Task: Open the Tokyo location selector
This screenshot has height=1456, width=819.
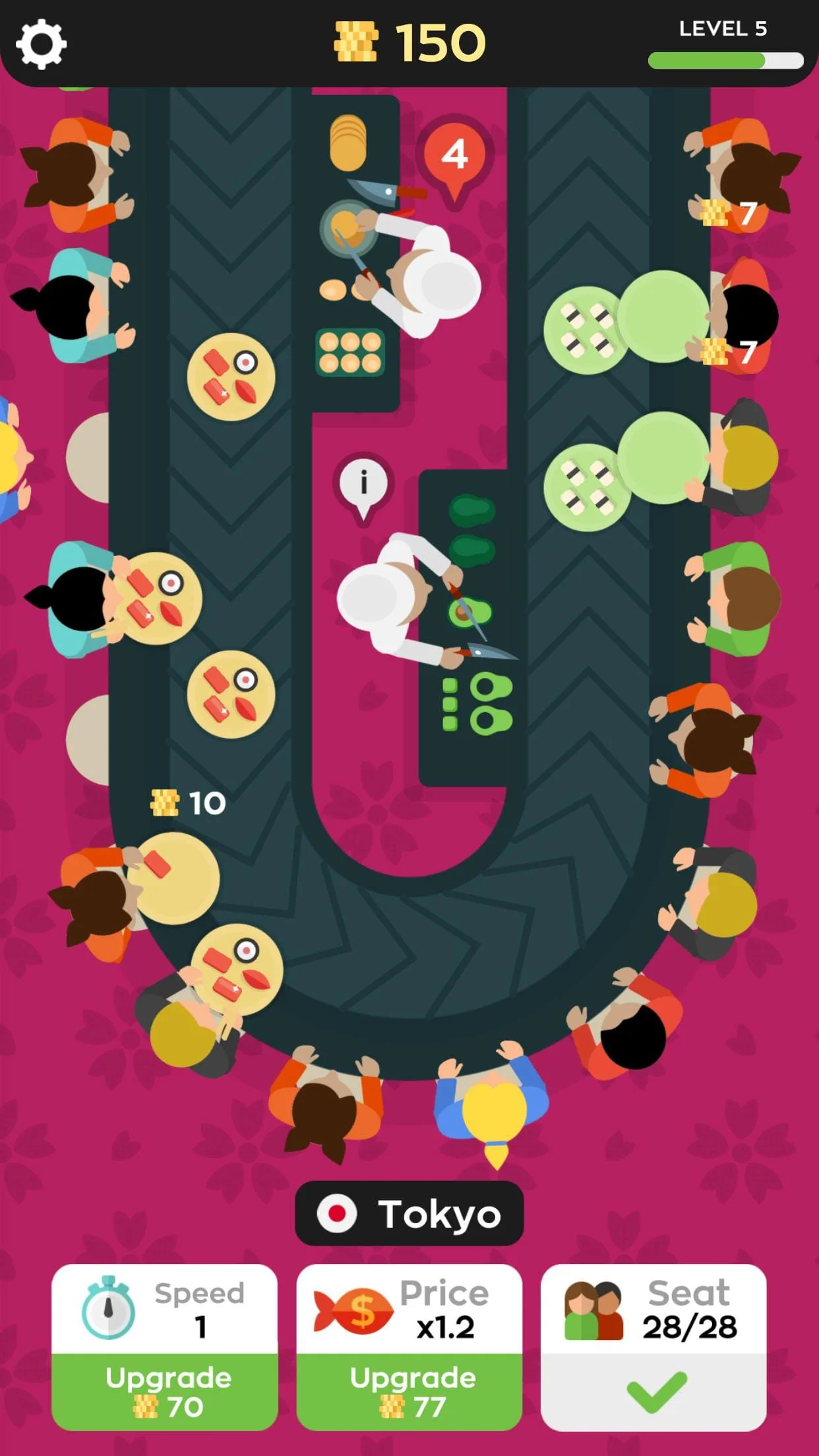Action: [x=409, y=1213]
